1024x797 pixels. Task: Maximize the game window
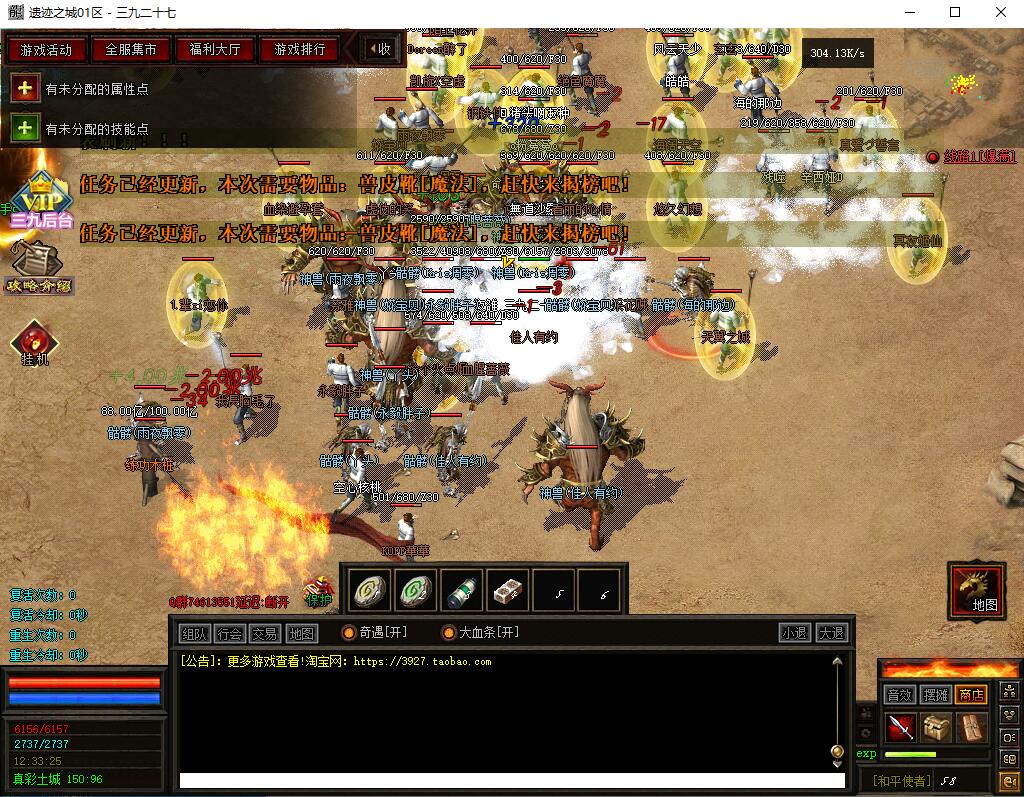point(955,12)
